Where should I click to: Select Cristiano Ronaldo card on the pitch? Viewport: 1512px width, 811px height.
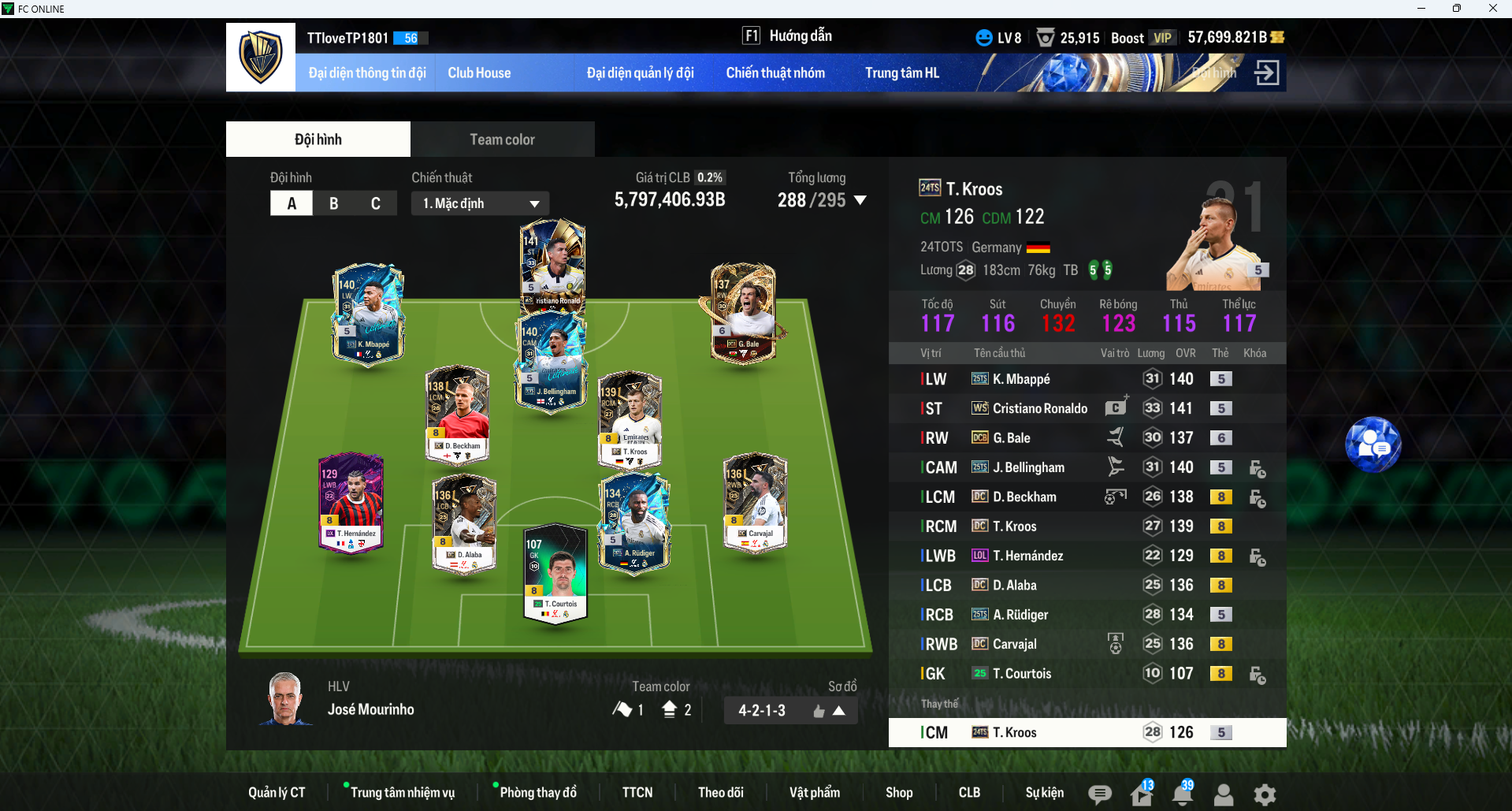coord(552,264)
